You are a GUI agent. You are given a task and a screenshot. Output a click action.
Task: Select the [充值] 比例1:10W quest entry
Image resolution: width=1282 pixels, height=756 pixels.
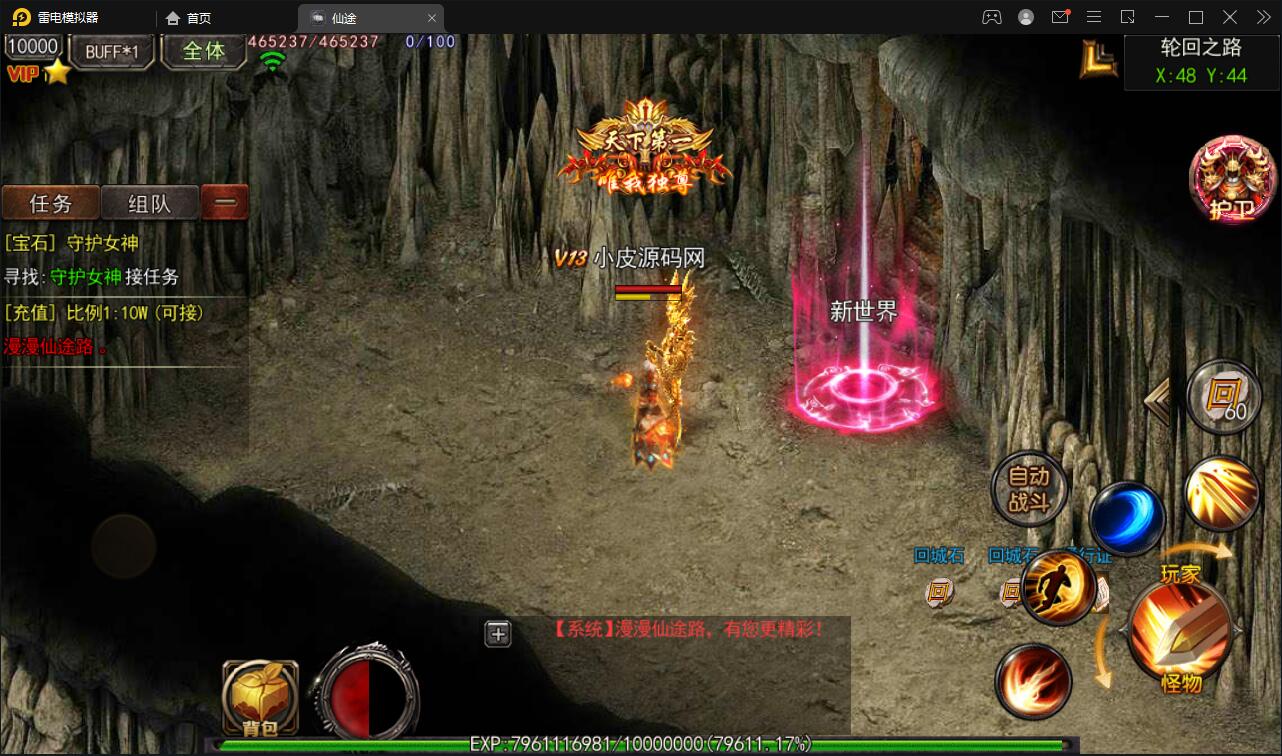click(105, 313)
